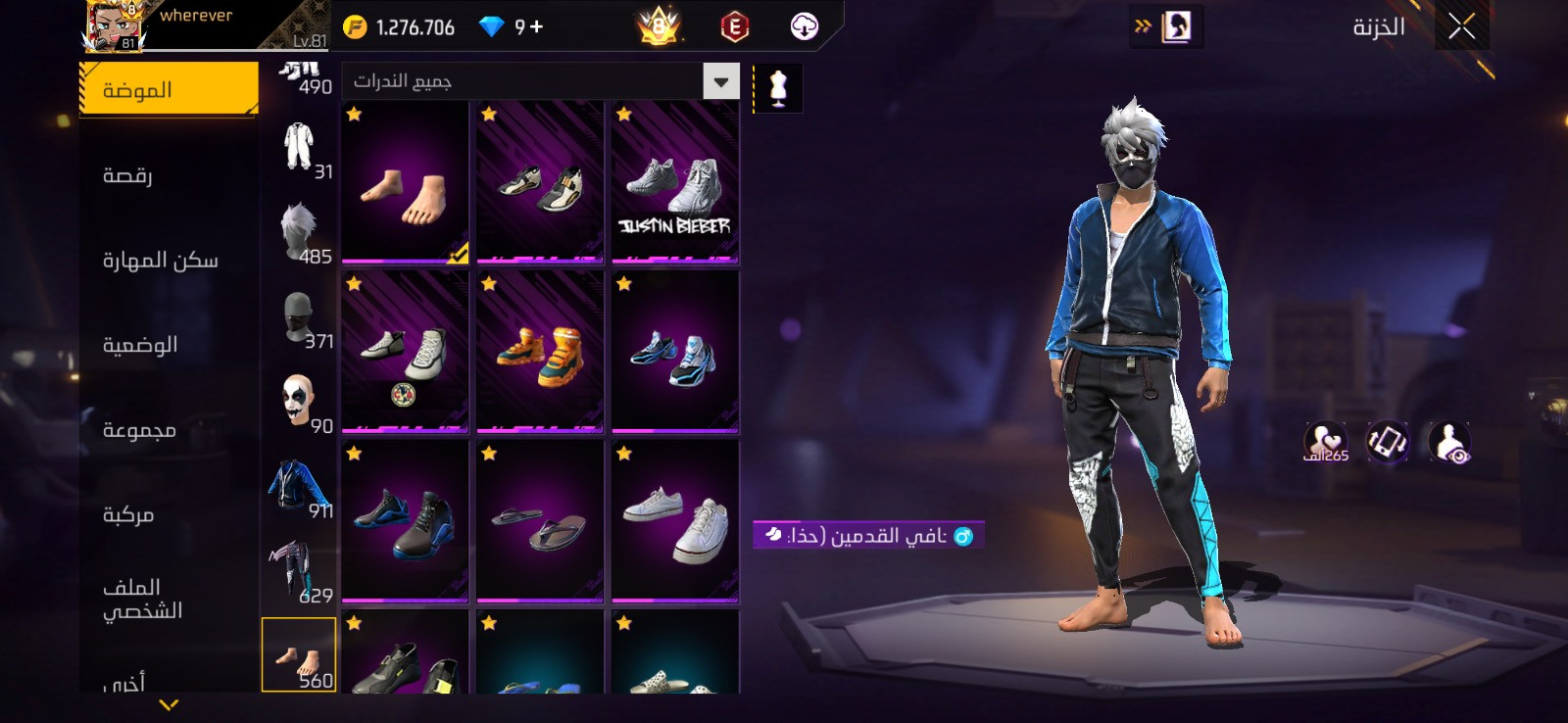Toggle the character visibility eye icon
The width and height of the screenshot is (1568, 723).
1448,443
